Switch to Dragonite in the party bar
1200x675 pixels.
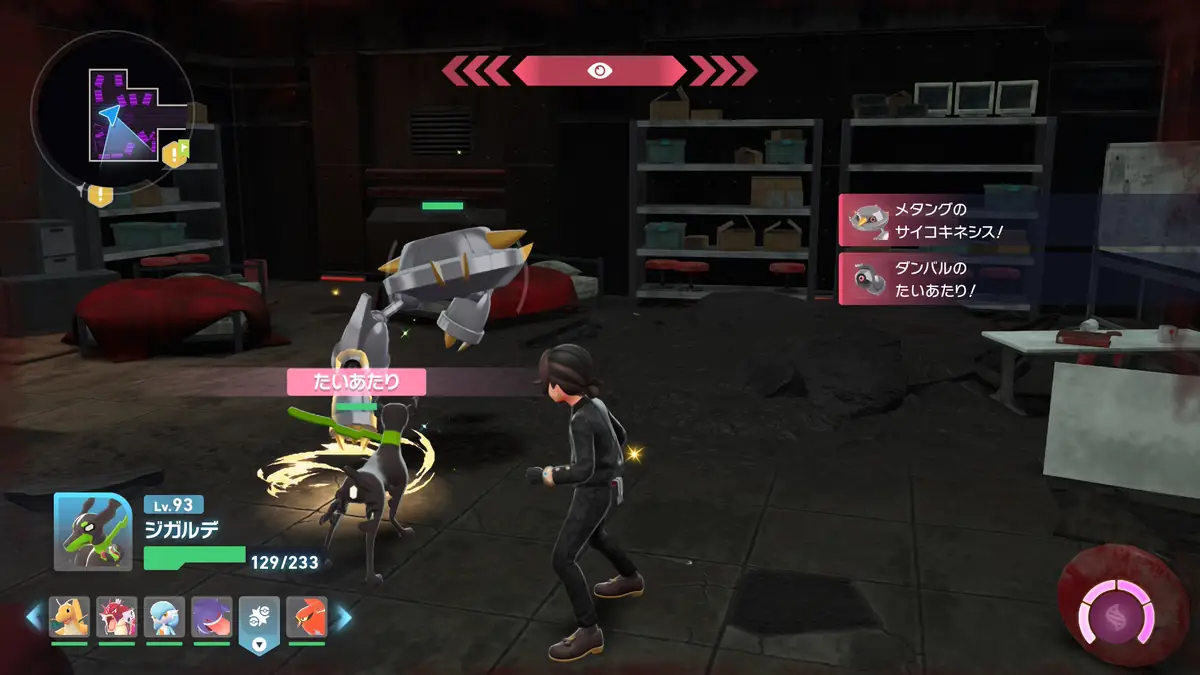pos(70,617)
